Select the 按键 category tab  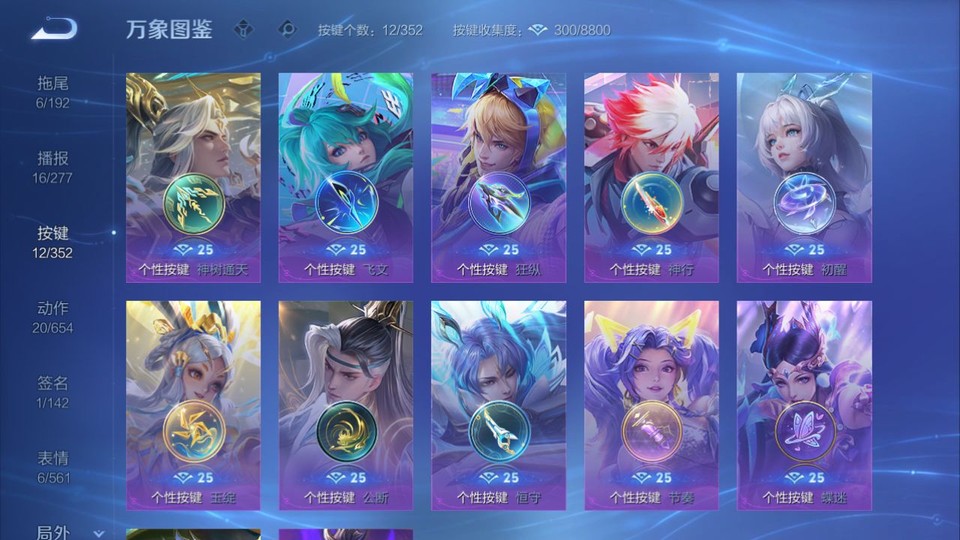53,241
